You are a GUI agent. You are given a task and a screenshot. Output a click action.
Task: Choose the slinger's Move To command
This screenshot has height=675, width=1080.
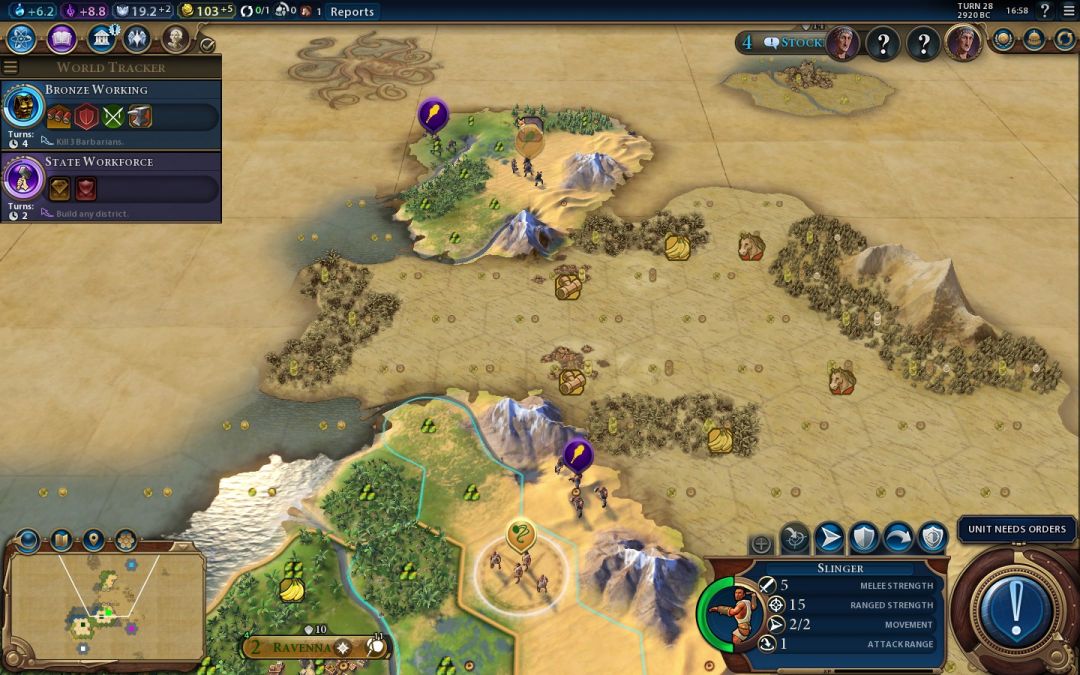coord(829,539)
